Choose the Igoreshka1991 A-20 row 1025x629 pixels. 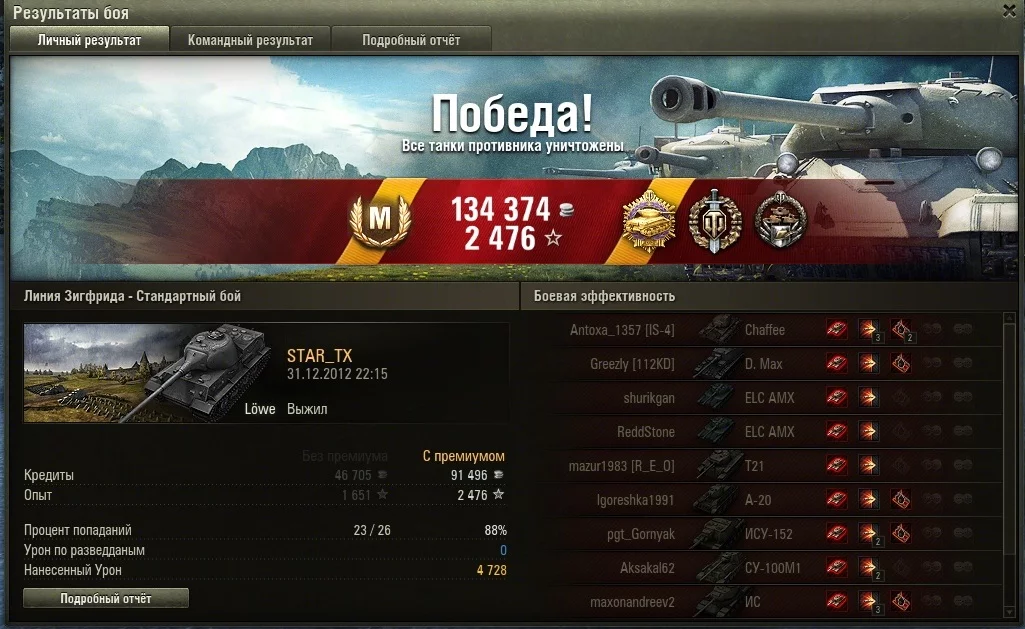760,500
